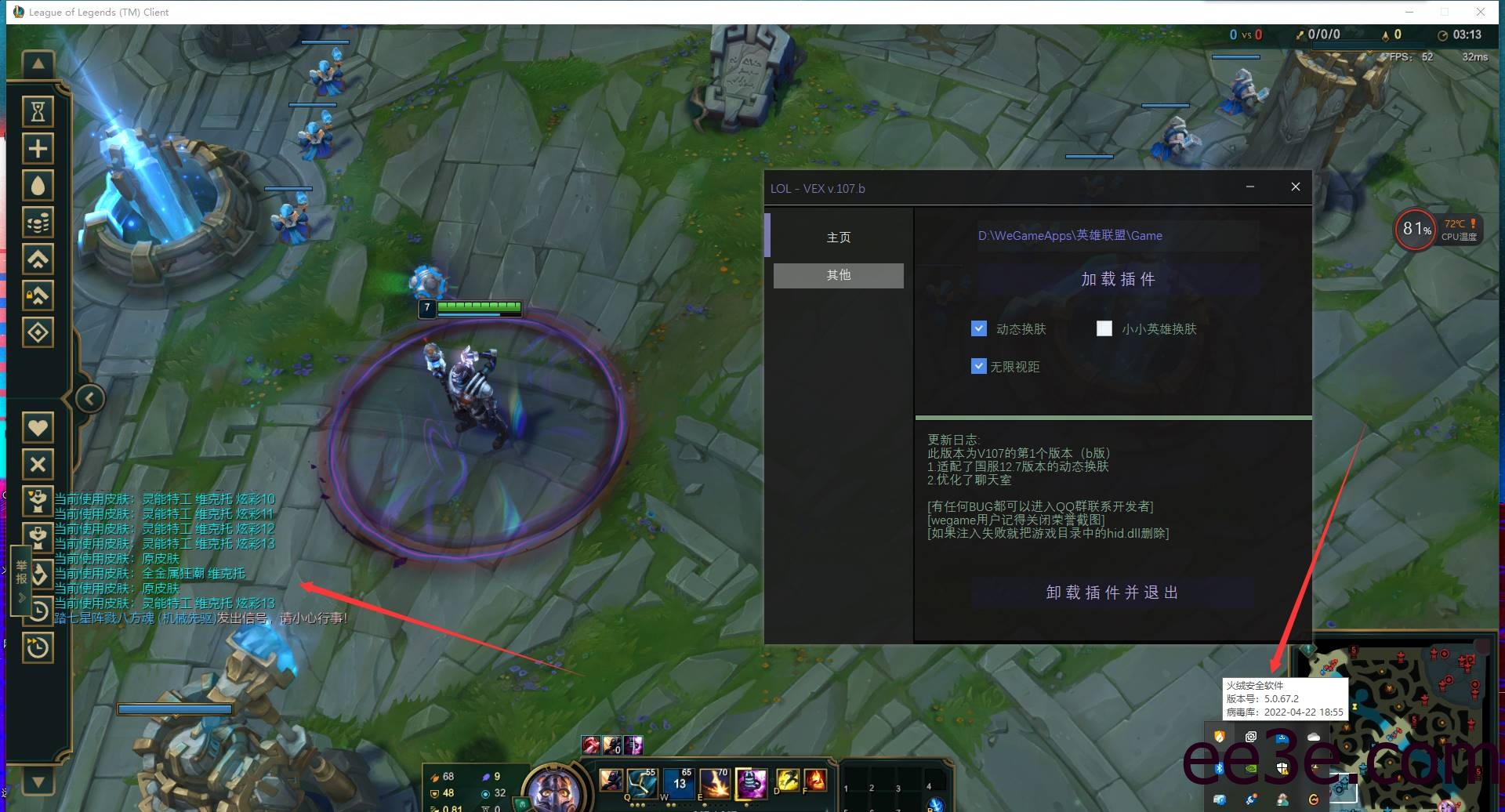Open Huorong Security from the system tray
This screenshot has width=1505, height=812.
coord(1220,737)
